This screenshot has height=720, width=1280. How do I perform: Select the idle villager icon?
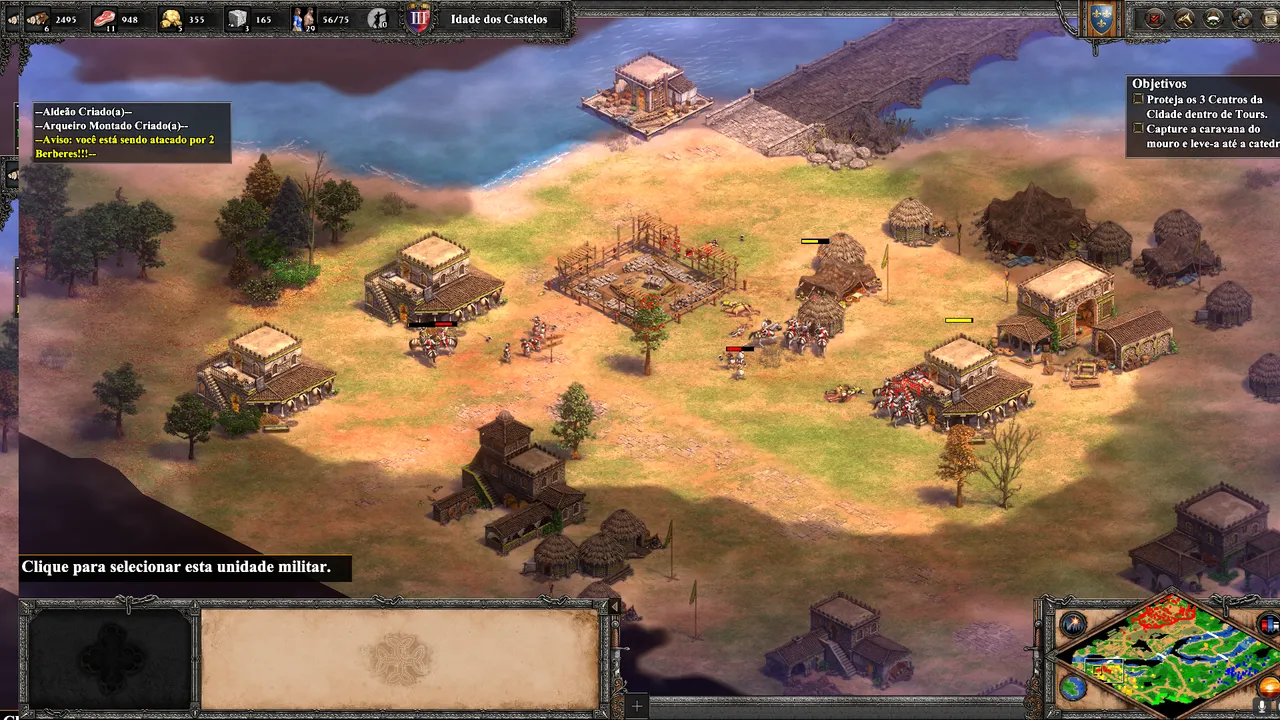click(x=378, y=19)
